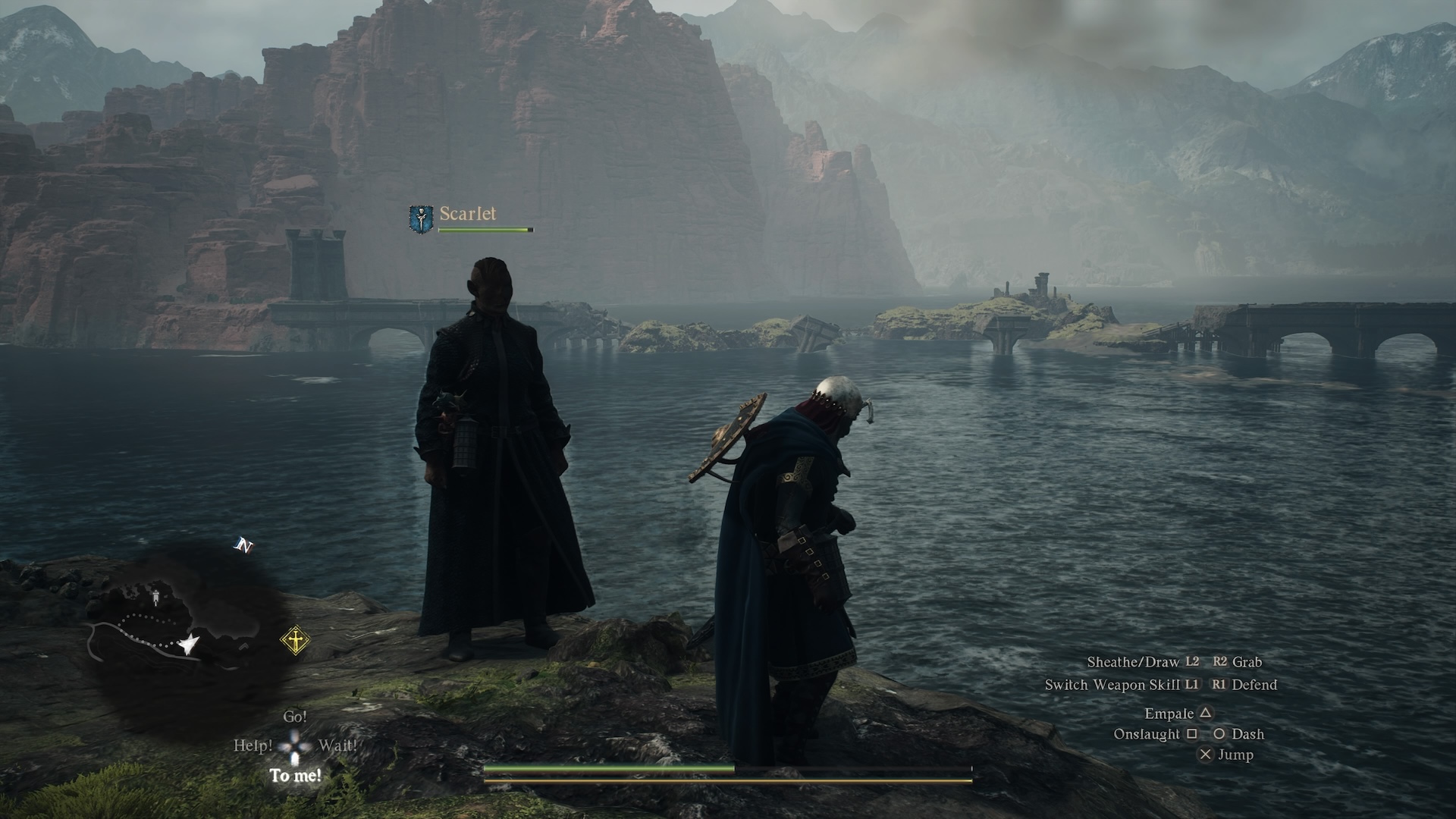Click the player arrow on the minimap

pyautogui.click(x=187, y=645)
